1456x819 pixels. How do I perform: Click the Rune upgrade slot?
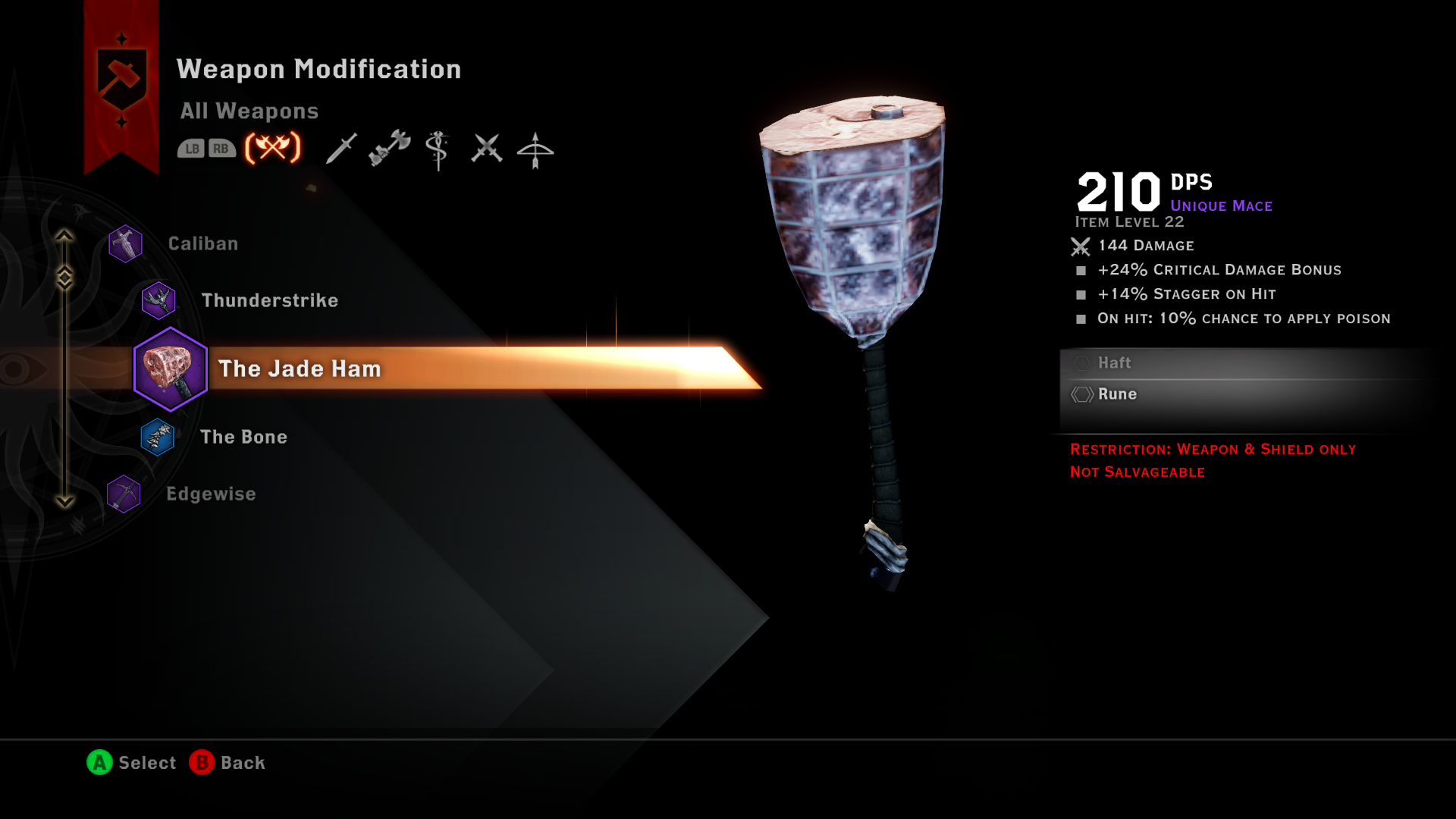(x=1117, y=394)
